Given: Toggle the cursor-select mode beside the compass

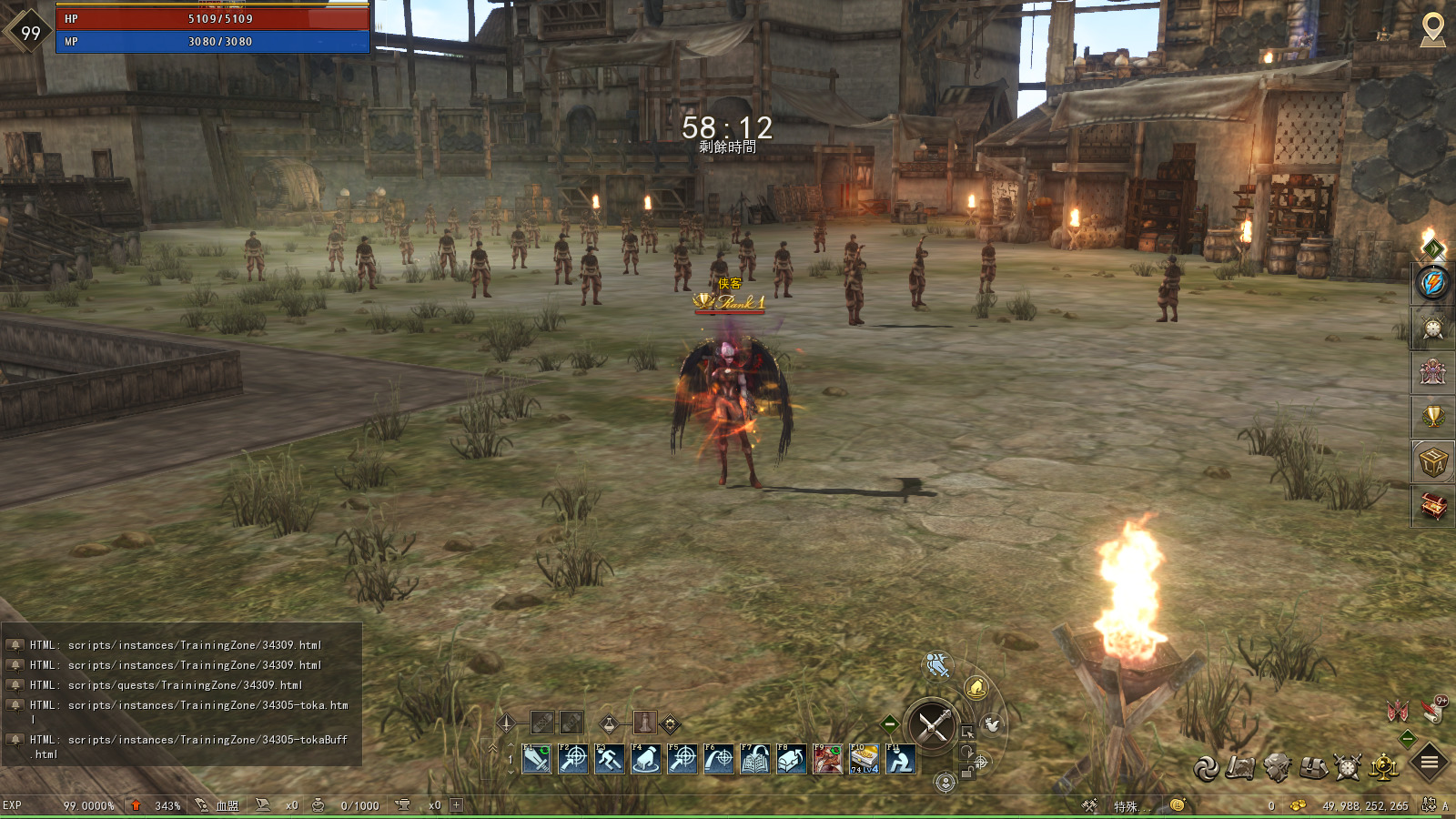Looking at the screenshot, I should (x=967, y=732).
